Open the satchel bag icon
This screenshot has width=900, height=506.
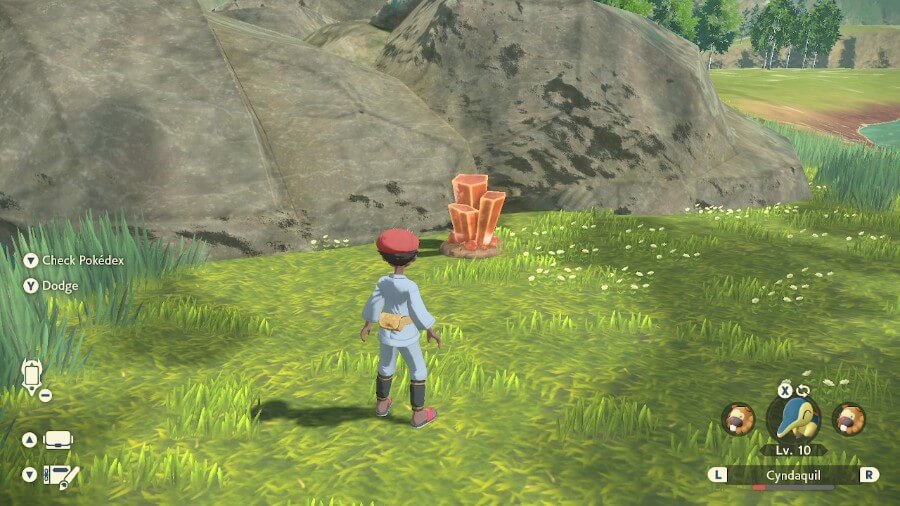[x=58, y=440]
